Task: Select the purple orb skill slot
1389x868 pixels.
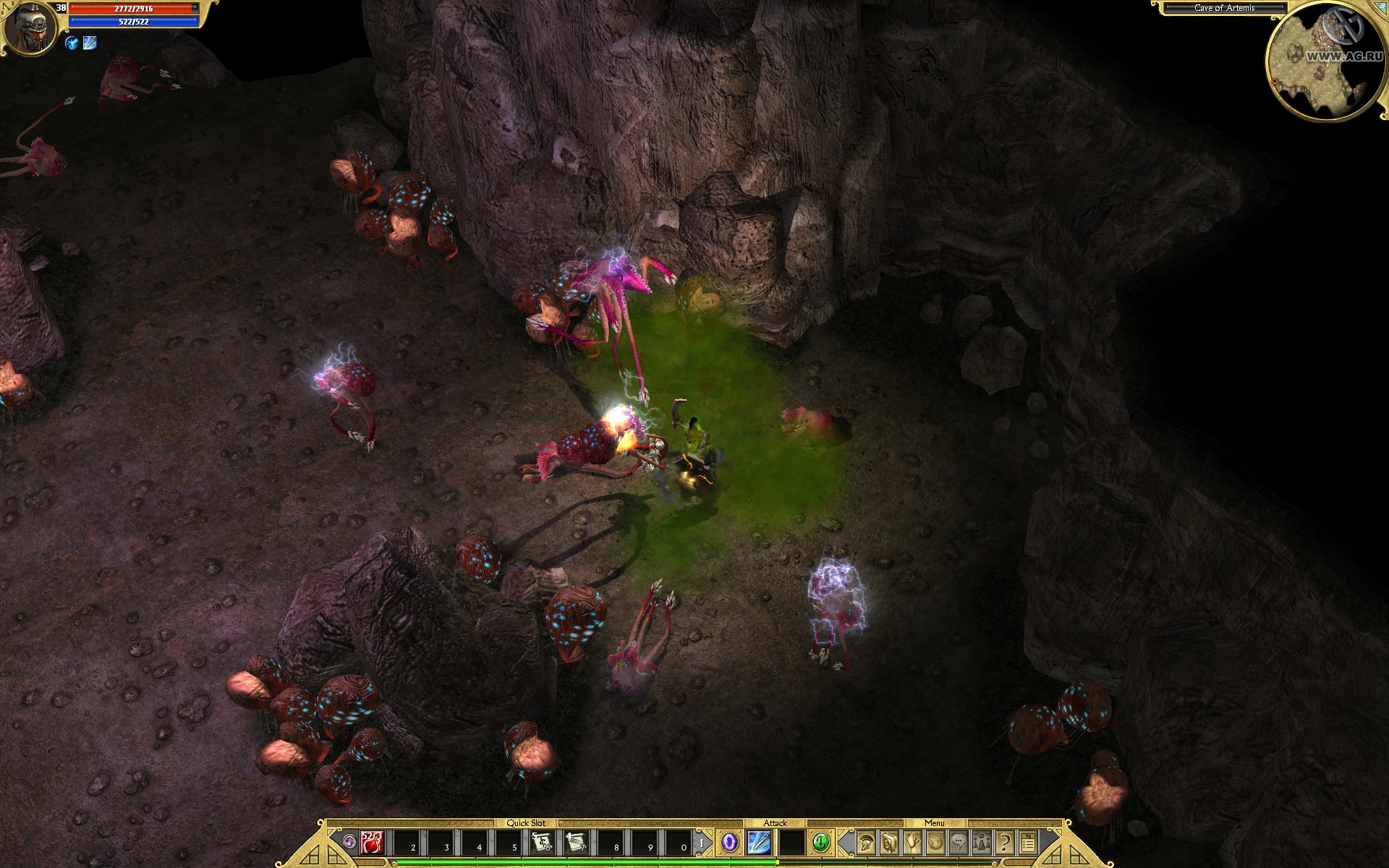Action: (x=729, y=843)
